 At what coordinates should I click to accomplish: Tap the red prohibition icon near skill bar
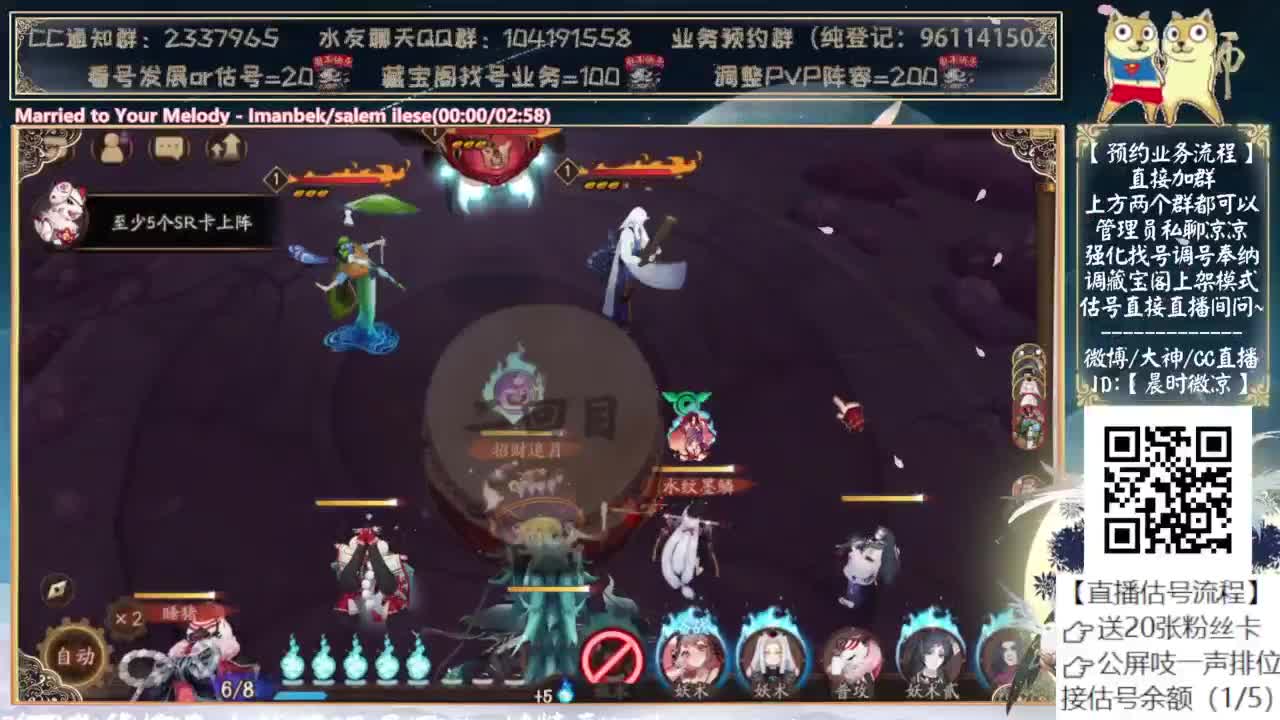click(612, 655)
